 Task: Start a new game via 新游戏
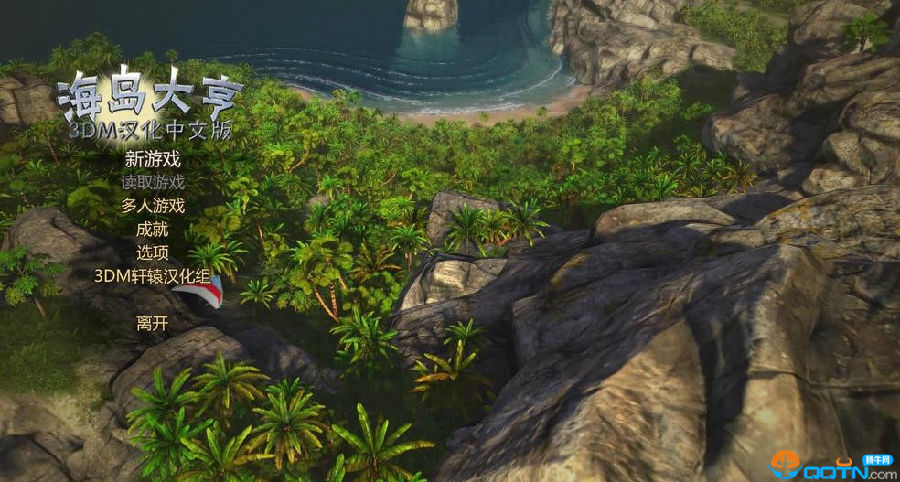tap(152, 159)
